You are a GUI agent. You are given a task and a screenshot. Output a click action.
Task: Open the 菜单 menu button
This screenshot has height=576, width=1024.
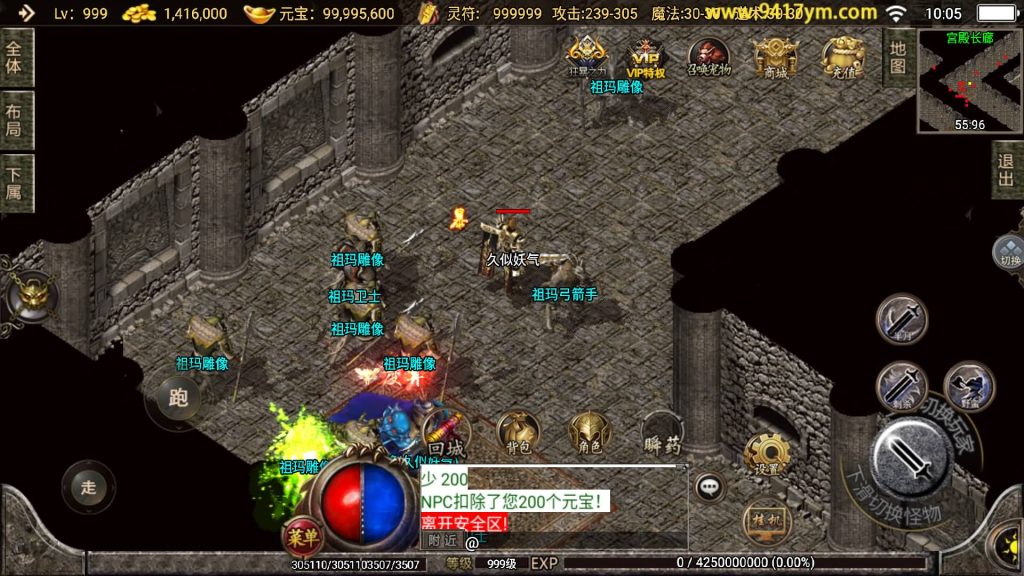point(302,537)
